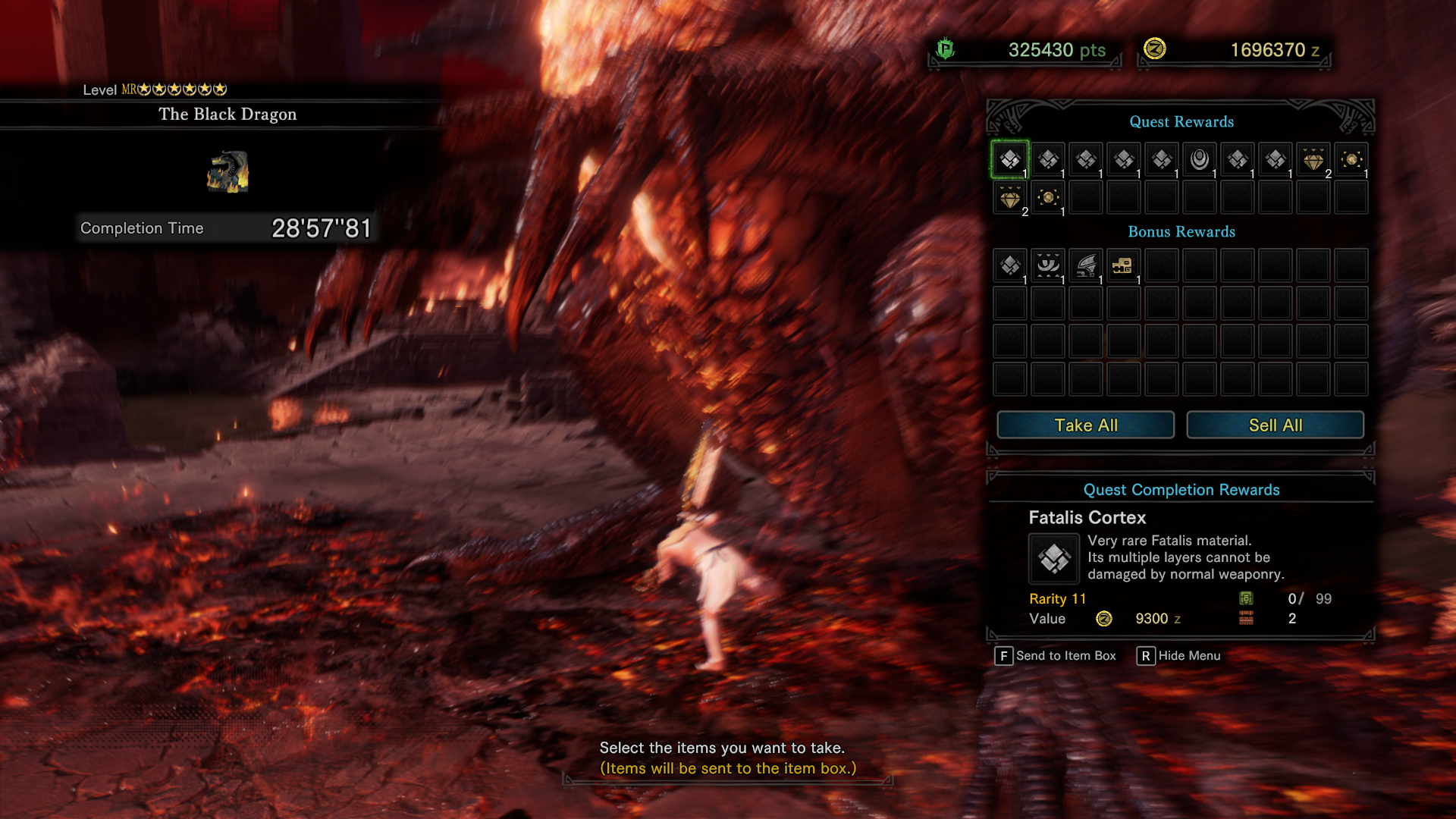This screenshot has height=819, width=1456.
Task: Click the Sell All button
Action: (1275, 425)
